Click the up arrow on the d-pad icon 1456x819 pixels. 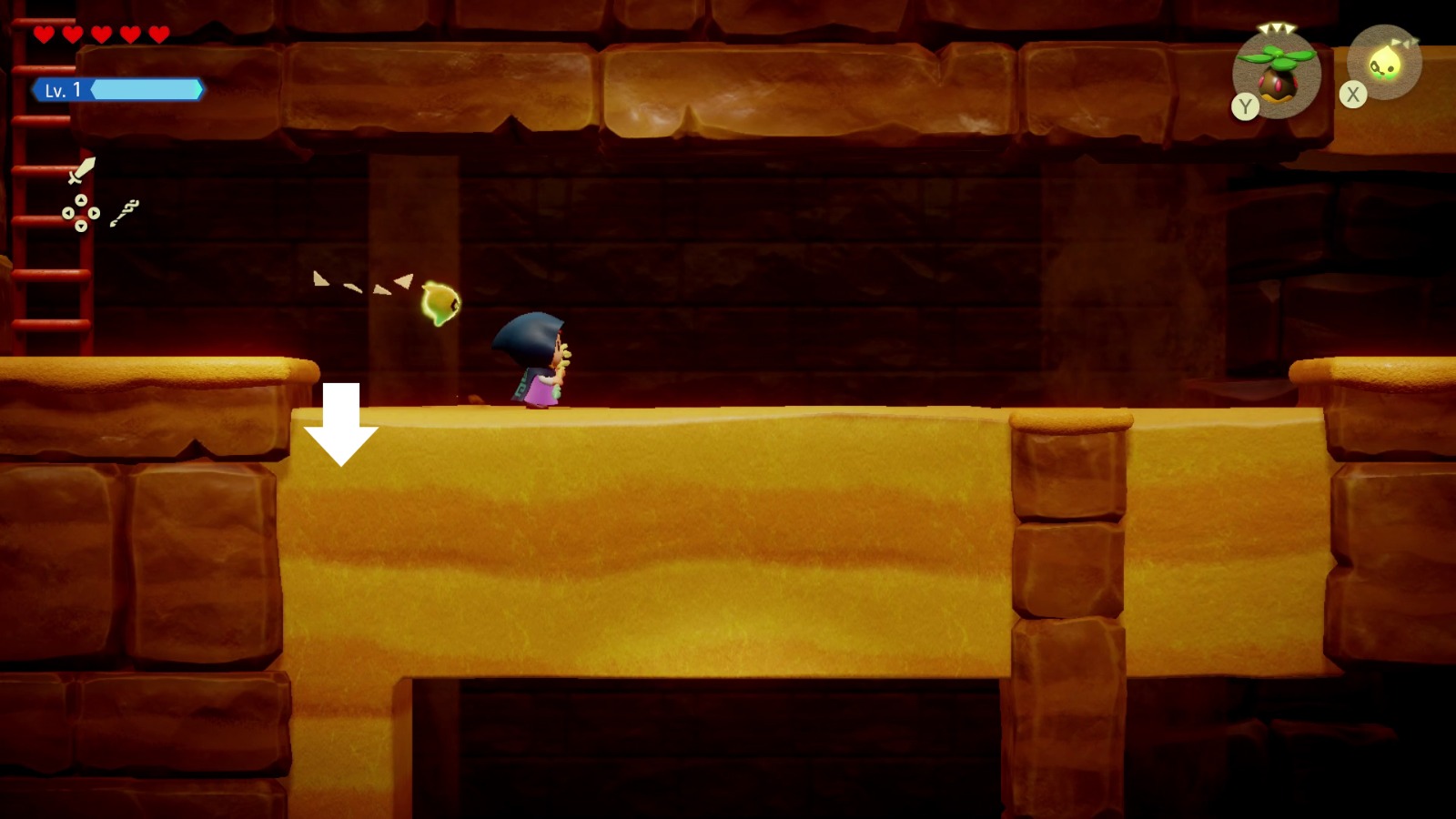coord(81,200)
